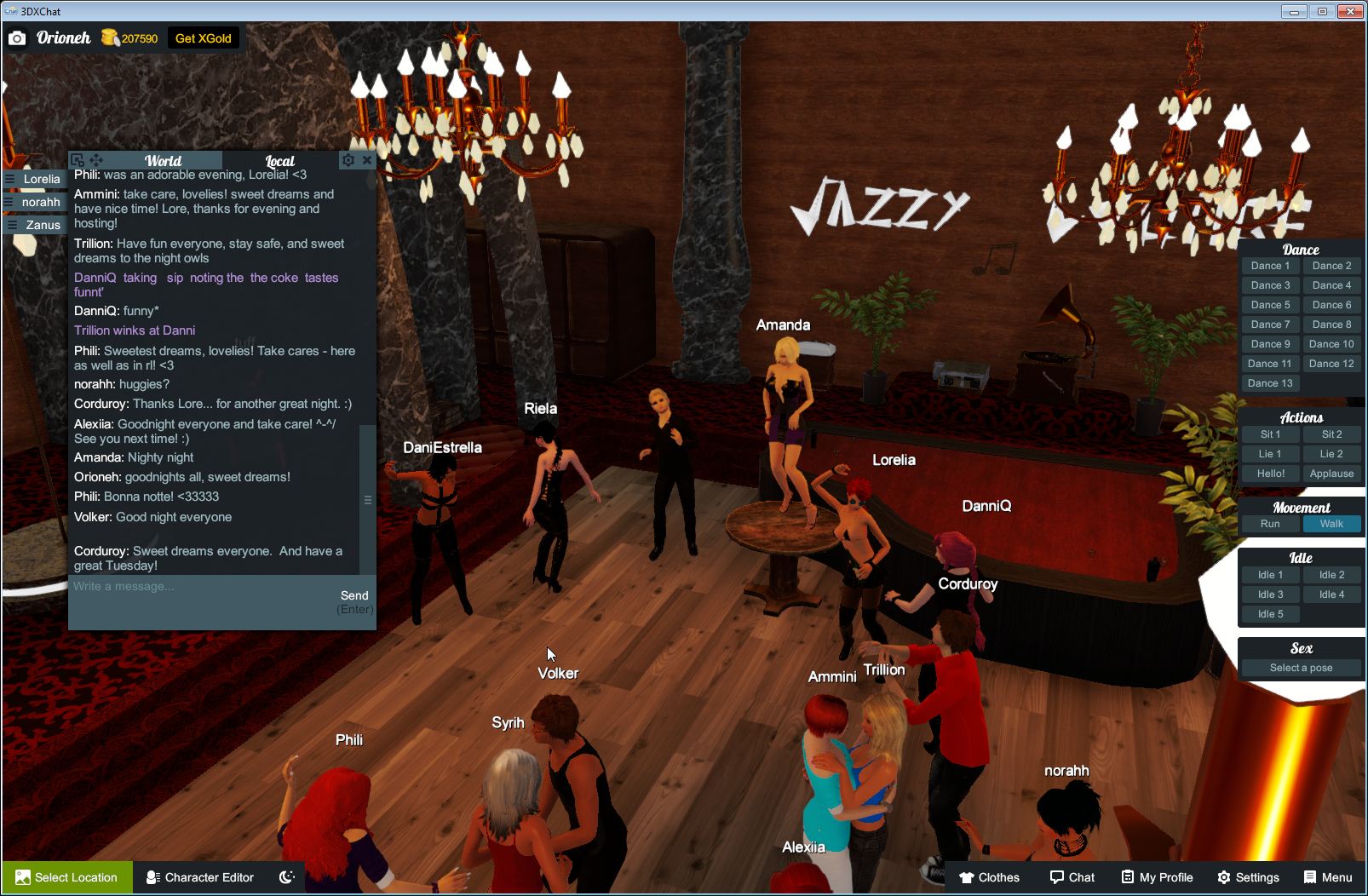Open the Settings panel
The width and height of the screenshot is (1368, 896).
tap(1248, 877)
